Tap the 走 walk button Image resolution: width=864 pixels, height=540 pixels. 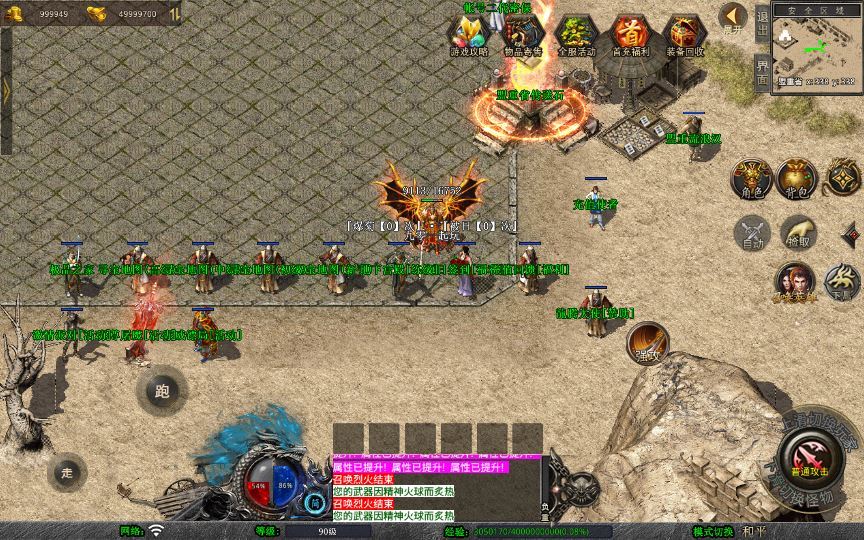point(67,472)
